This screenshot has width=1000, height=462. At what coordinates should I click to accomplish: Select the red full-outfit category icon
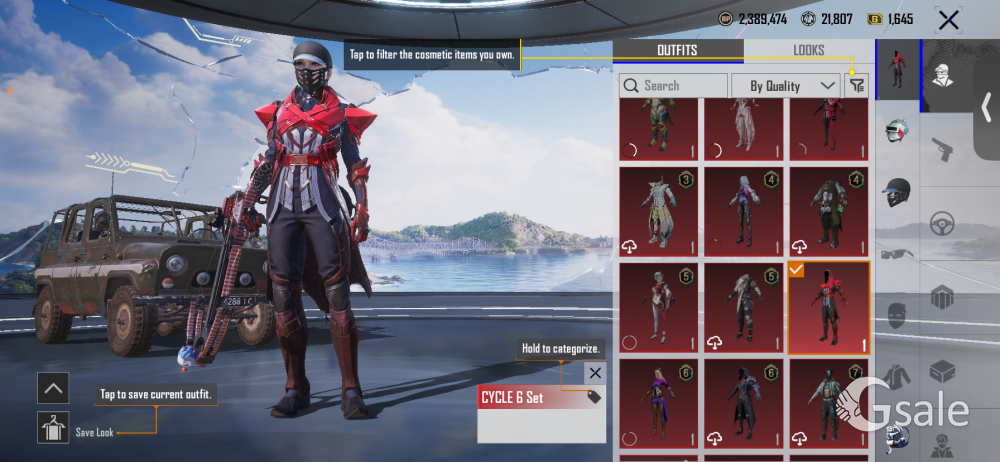tap(896, 68)
